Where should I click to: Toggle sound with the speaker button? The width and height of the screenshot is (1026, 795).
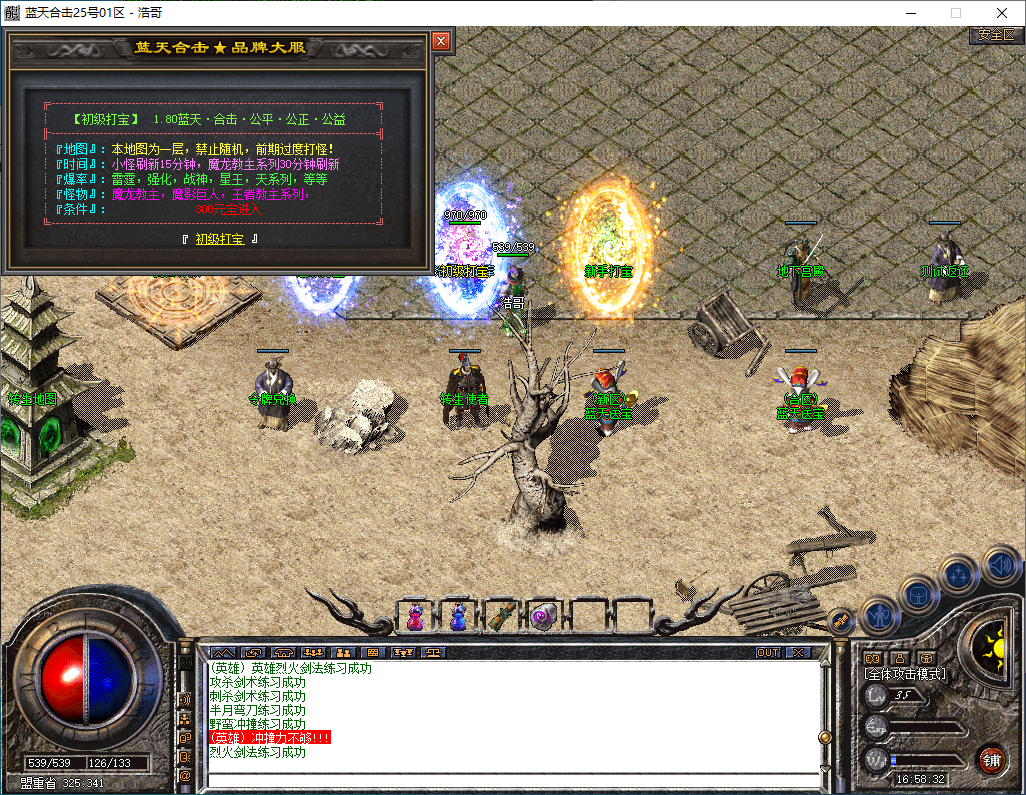[x=1000, y=564]
